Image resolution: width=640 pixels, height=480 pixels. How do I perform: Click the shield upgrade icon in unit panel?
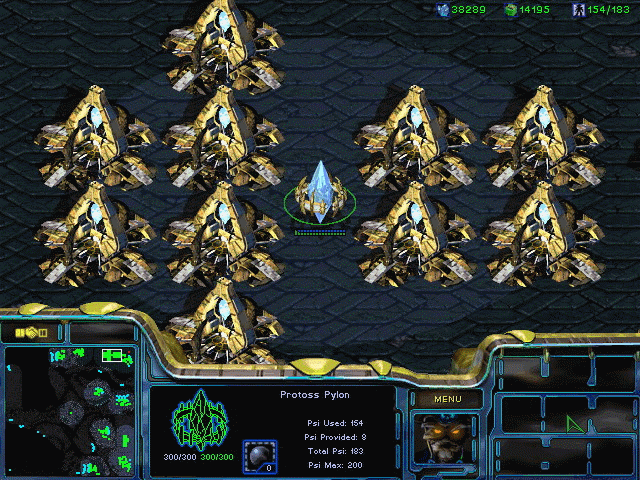pos(258,453)
